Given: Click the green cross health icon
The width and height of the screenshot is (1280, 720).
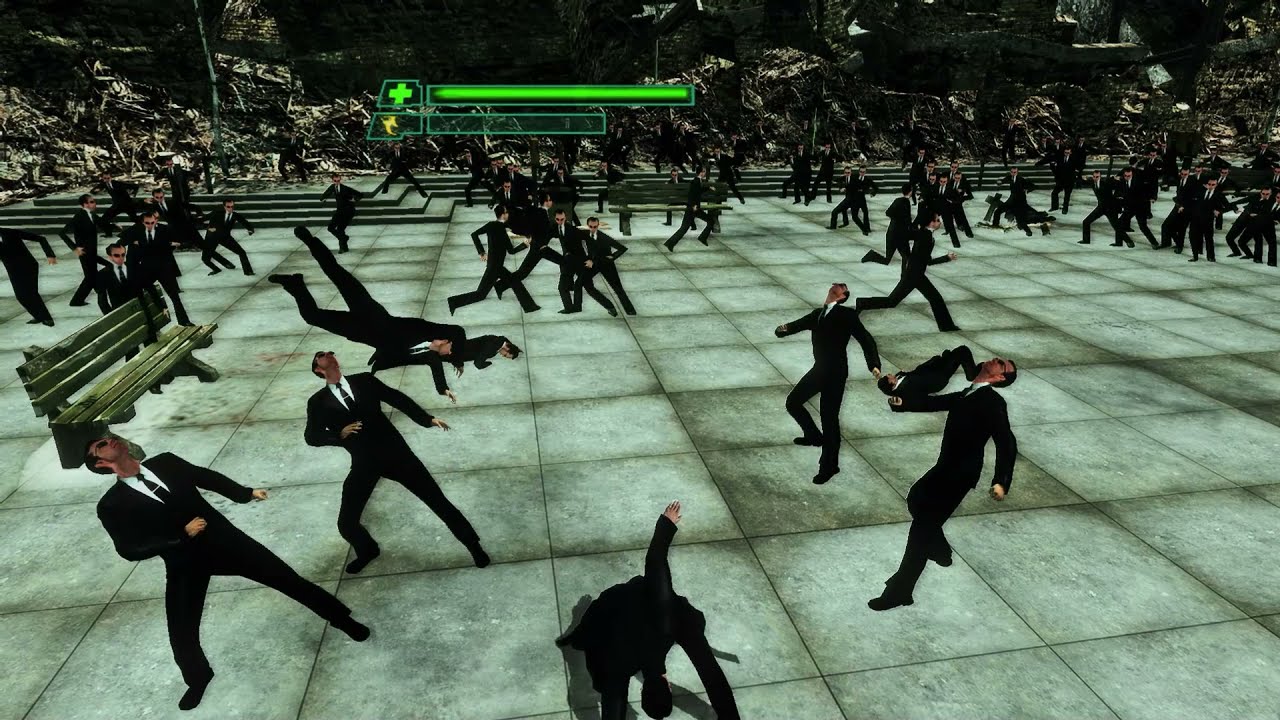Looking at the screenshot, I should (x=400, y=94).
